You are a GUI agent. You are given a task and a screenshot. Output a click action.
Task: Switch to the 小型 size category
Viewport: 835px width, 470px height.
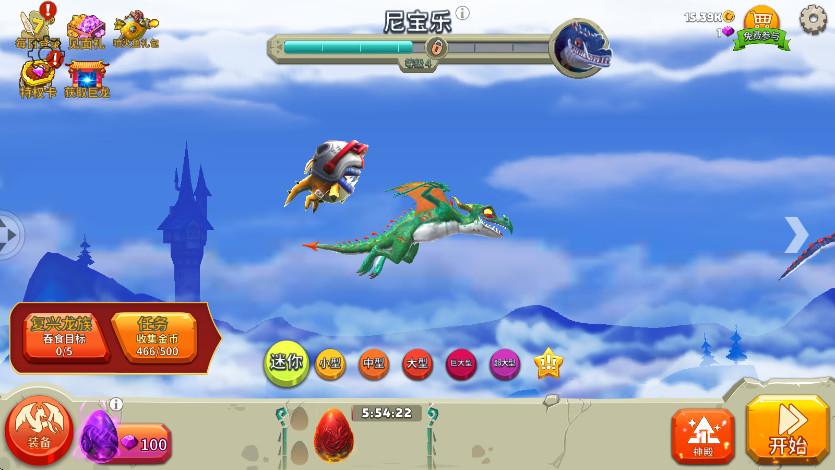click(330, 364)
